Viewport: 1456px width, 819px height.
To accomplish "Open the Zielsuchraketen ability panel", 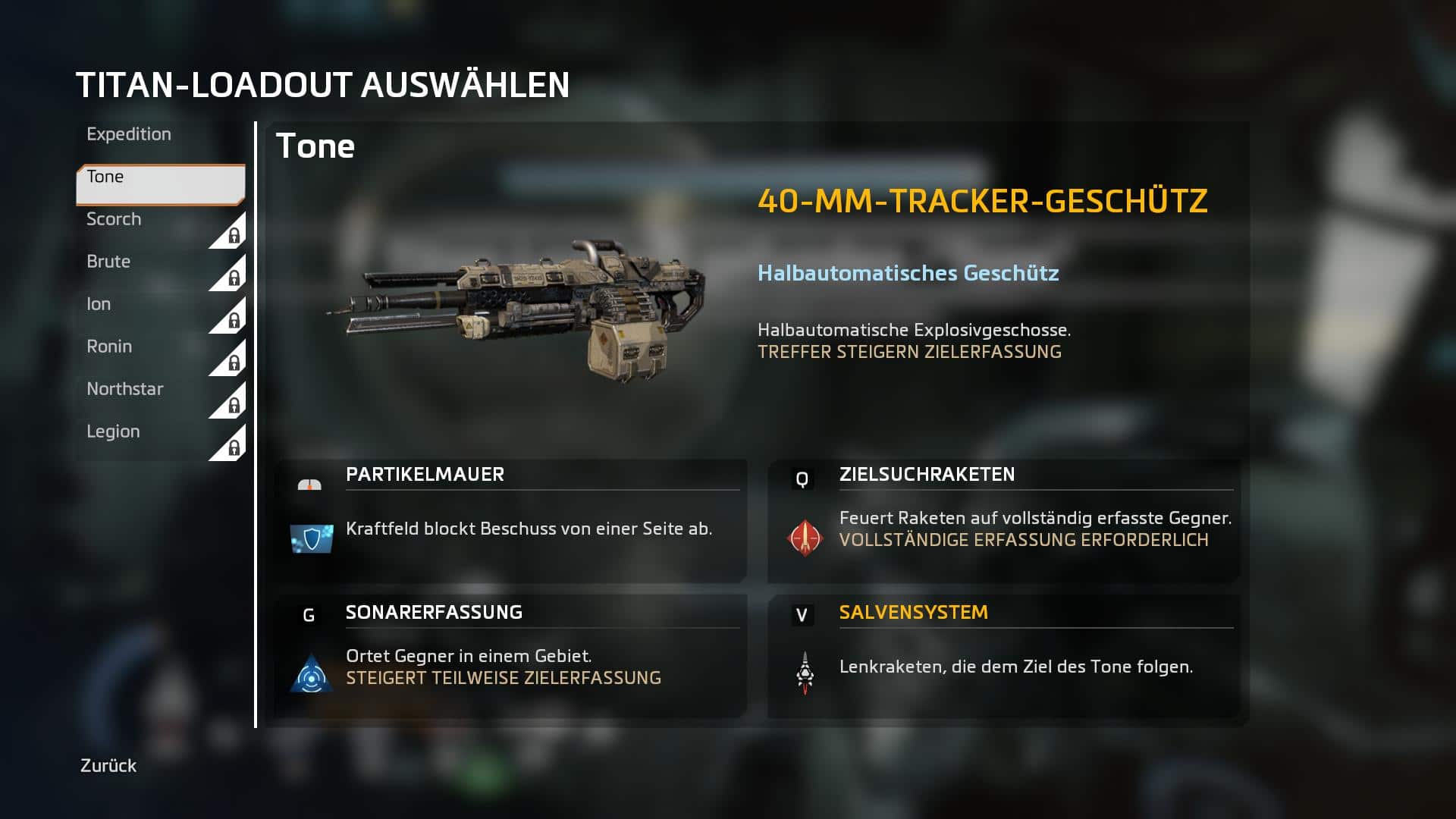I will (x=1004, y=520).
